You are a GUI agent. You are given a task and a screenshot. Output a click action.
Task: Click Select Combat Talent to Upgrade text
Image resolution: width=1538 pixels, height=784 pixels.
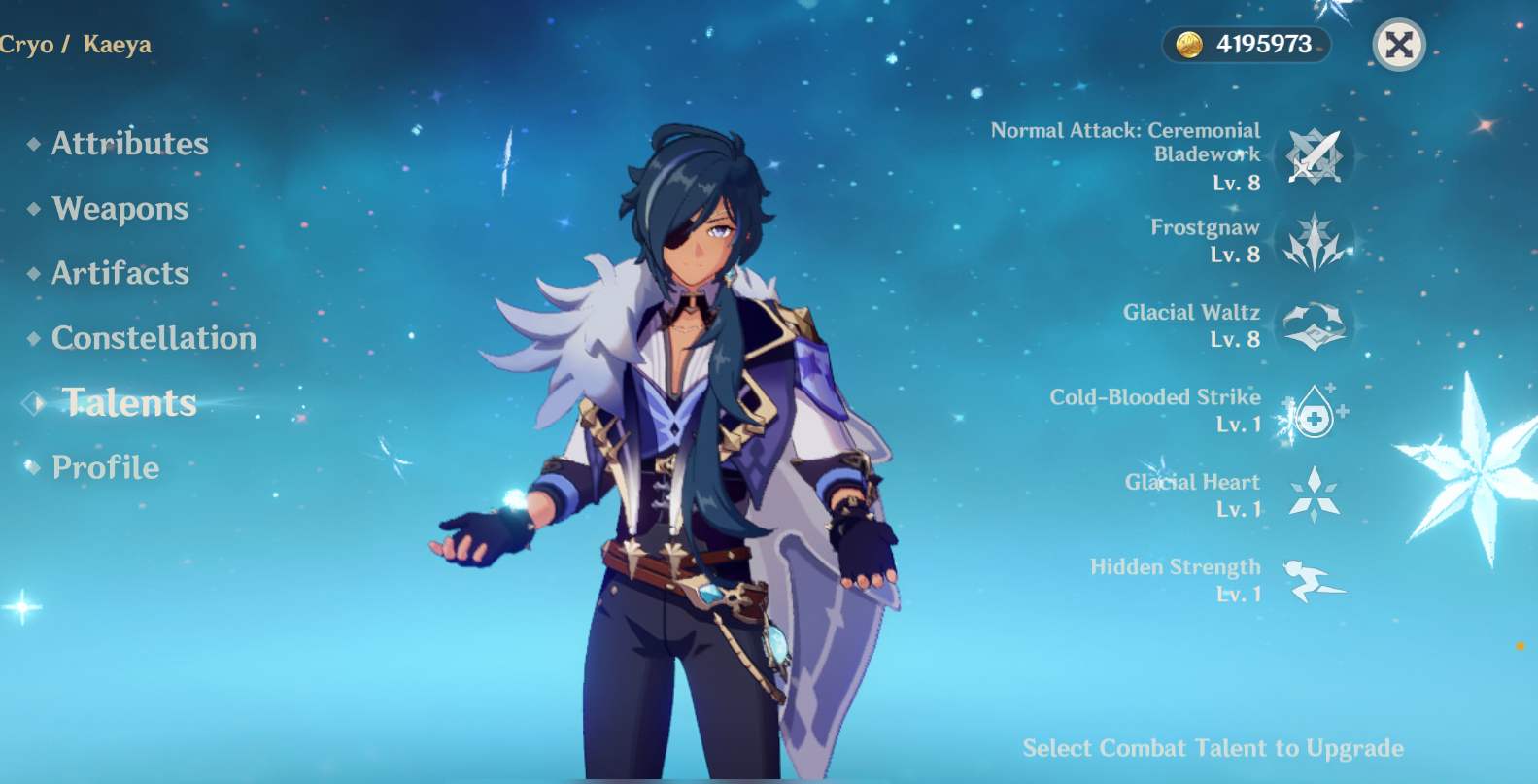(1214, 748)
